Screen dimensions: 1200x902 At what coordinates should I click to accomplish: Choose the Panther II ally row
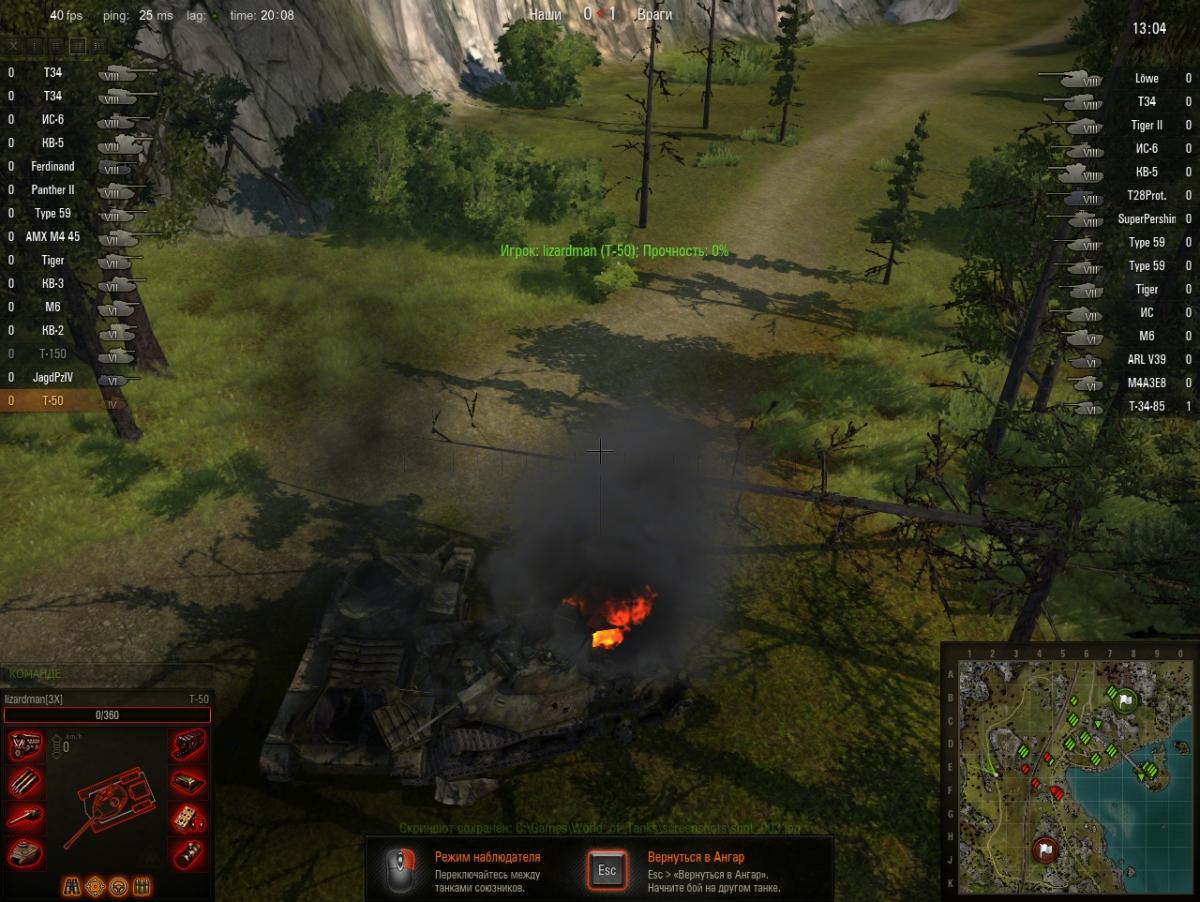[x=53, y=190]
